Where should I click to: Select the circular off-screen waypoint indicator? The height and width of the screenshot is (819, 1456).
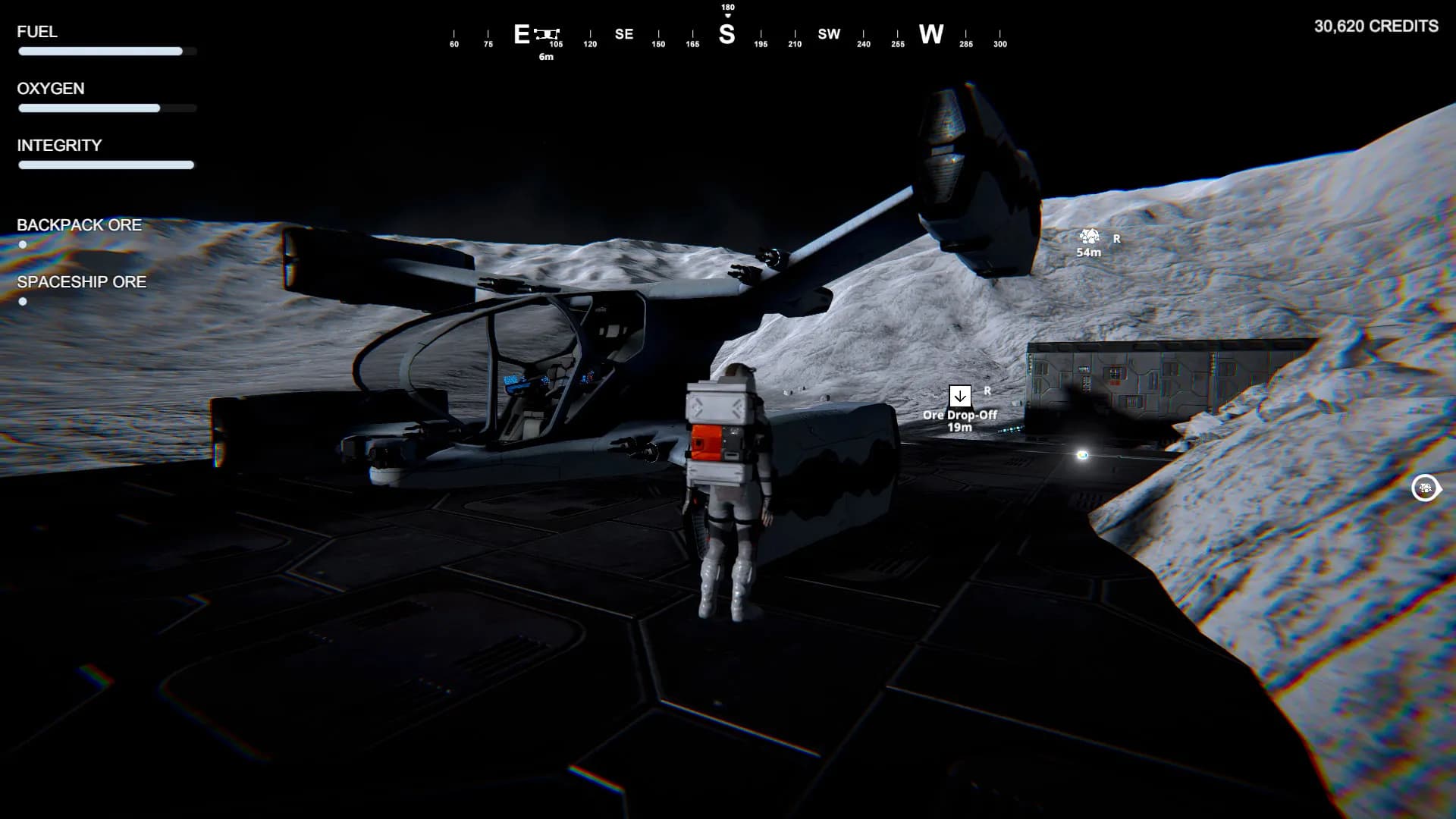tap(1425, 488)
